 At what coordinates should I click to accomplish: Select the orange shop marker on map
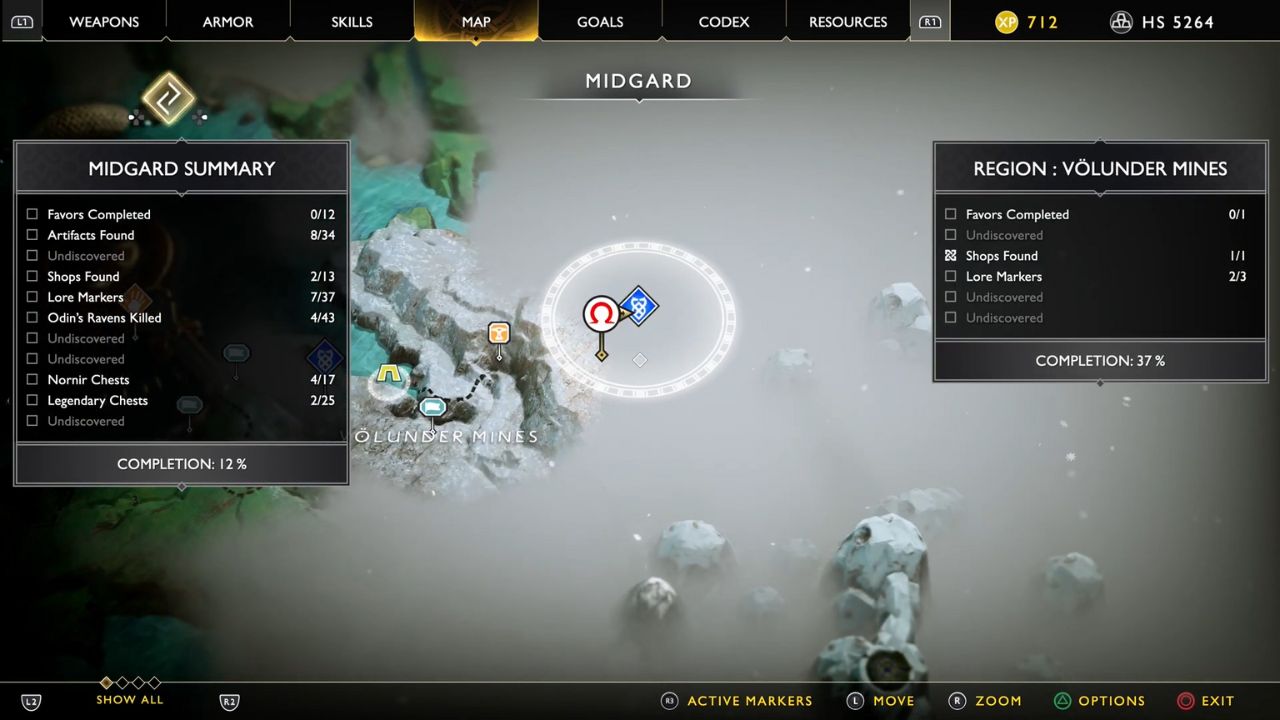click(499, 333)
